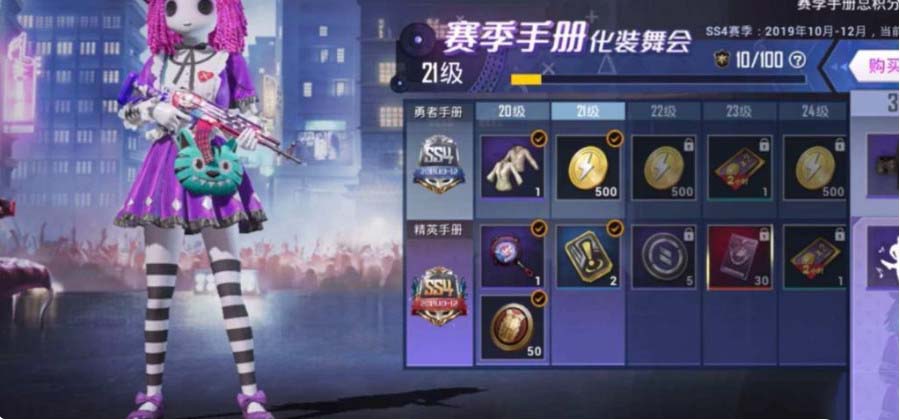Select the elite bronze badge reward of 50
Screen dimensions: 900x420
click(x=513, y=325)
